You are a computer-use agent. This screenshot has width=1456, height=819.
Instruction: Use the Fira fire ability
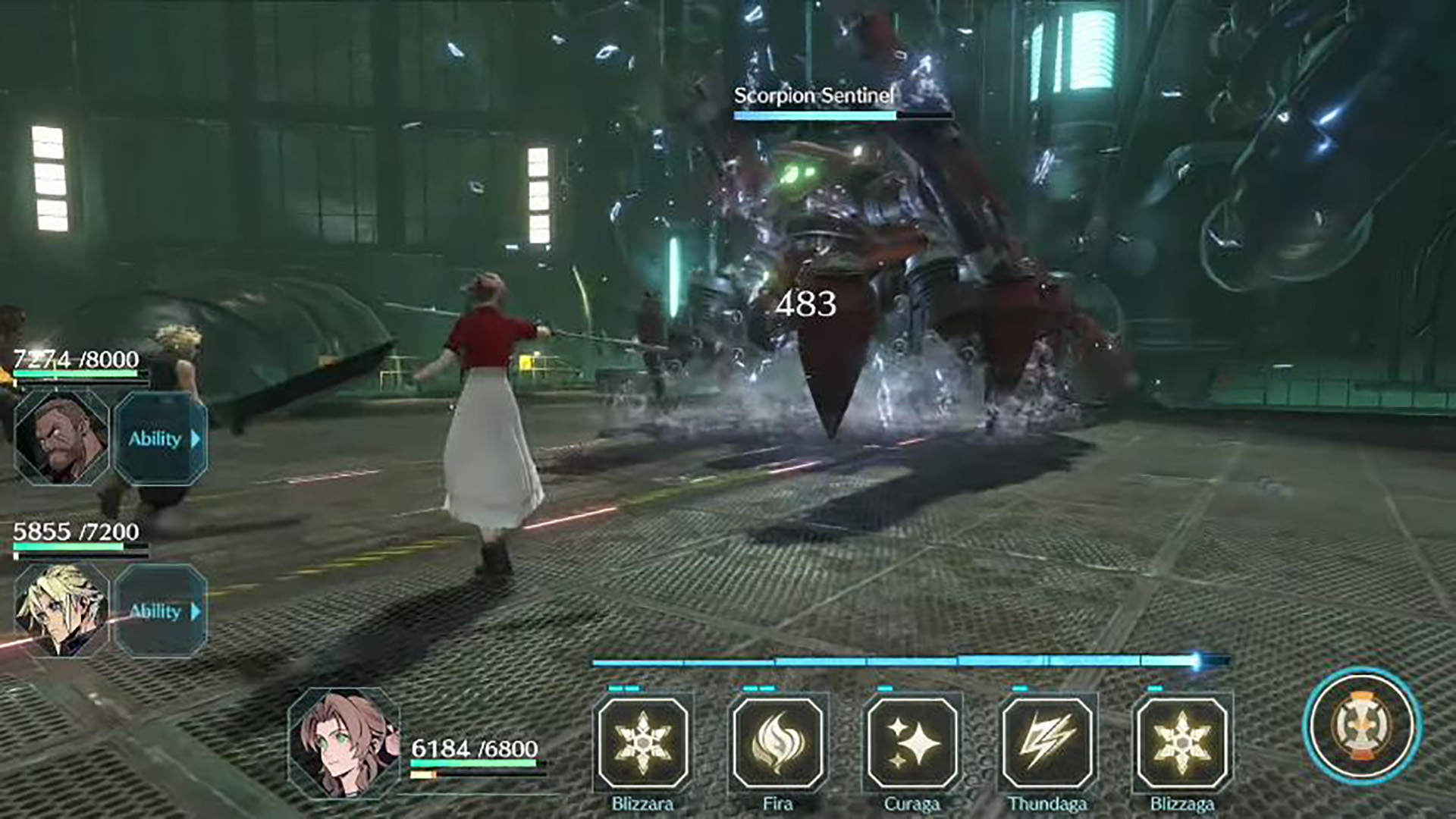click(777, 742)
